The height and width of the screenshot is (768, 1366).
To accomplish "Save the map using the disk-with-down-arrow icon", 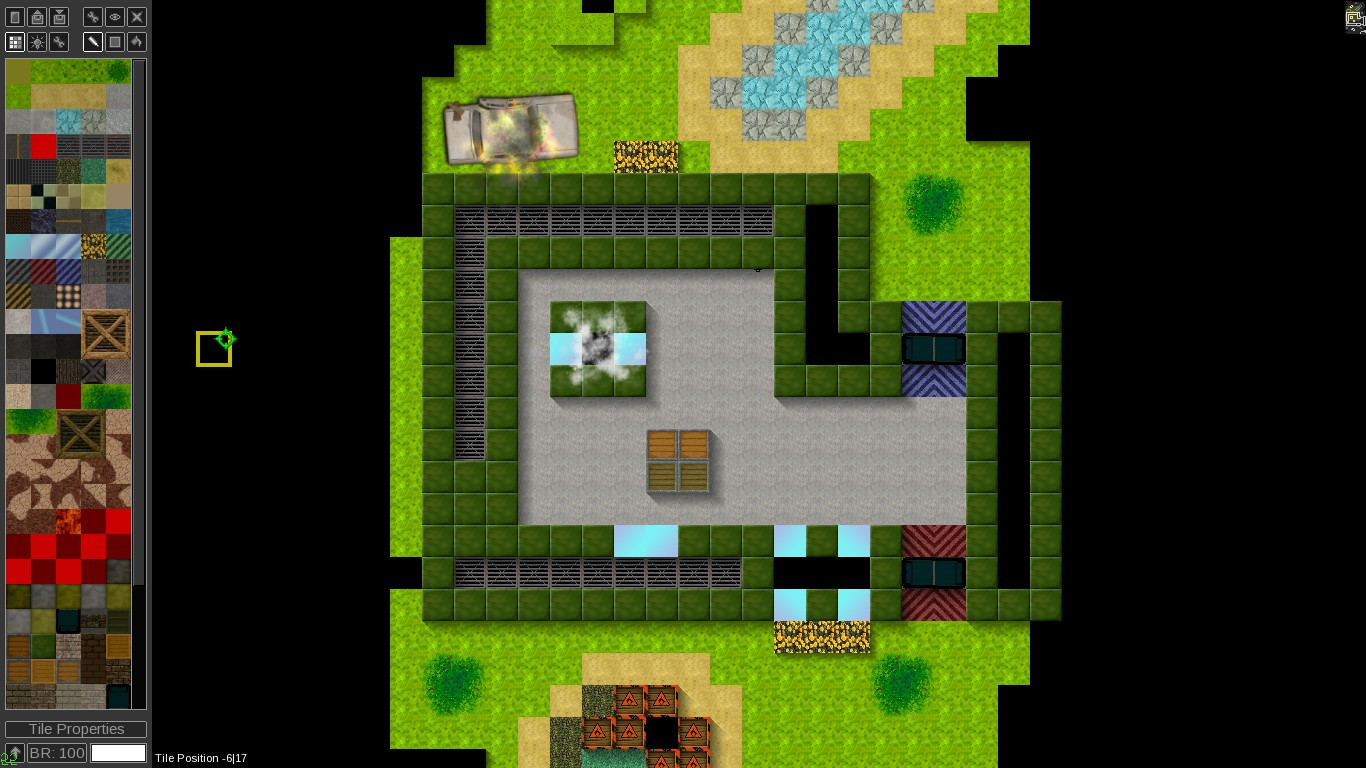I will 59,17.
